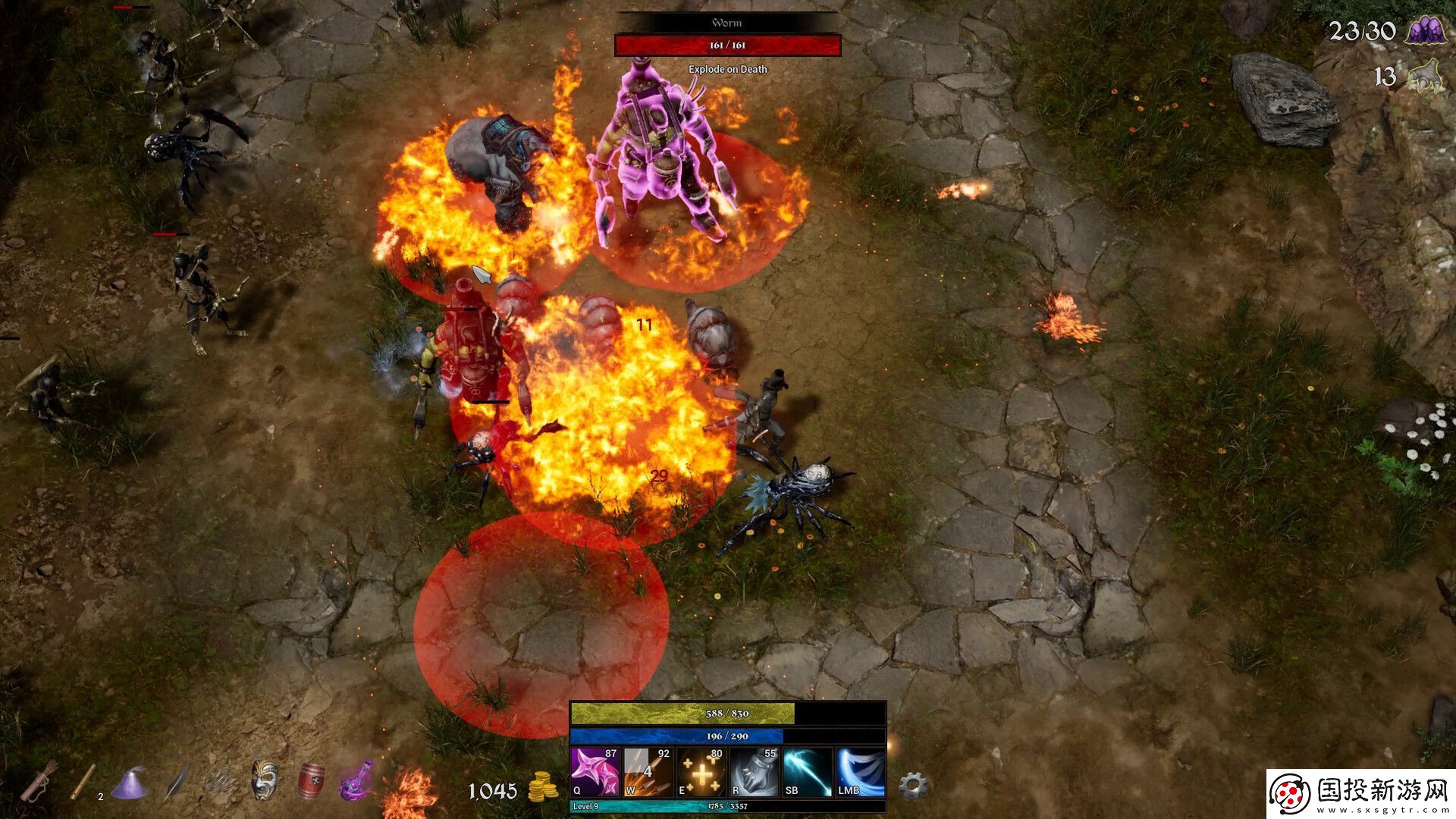Open settings with the gear icon

pos(913,786)
